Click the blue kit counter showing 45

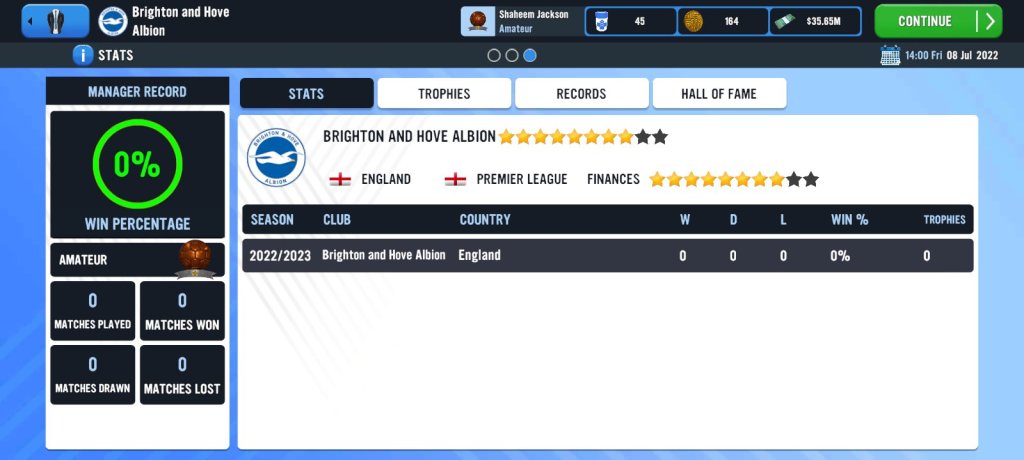coord(630,21)
